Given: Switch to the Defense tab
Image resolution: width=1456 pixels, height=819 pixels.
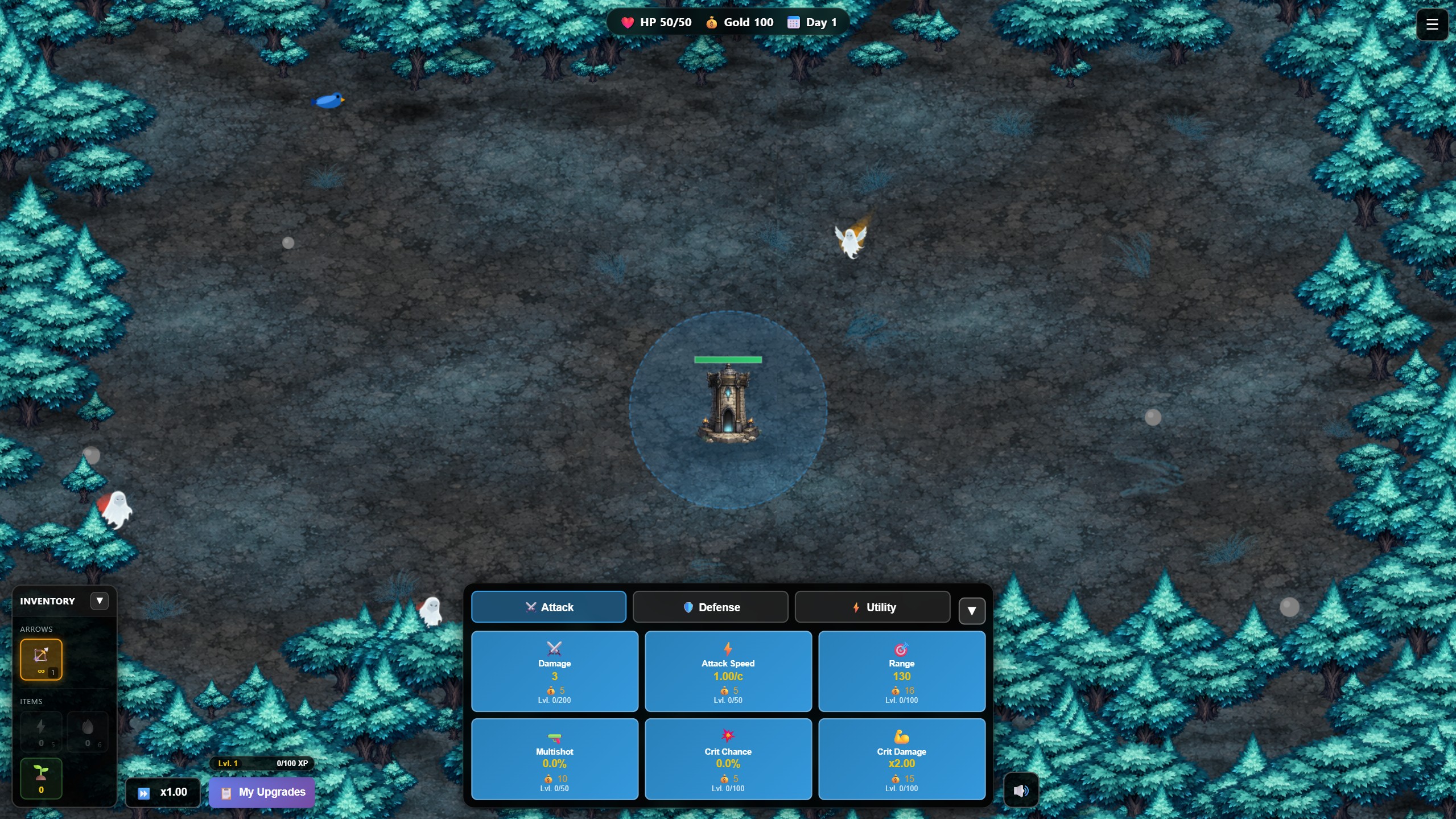Looking at the screenshot, I should pyautogui.click(x=710, y=607).
